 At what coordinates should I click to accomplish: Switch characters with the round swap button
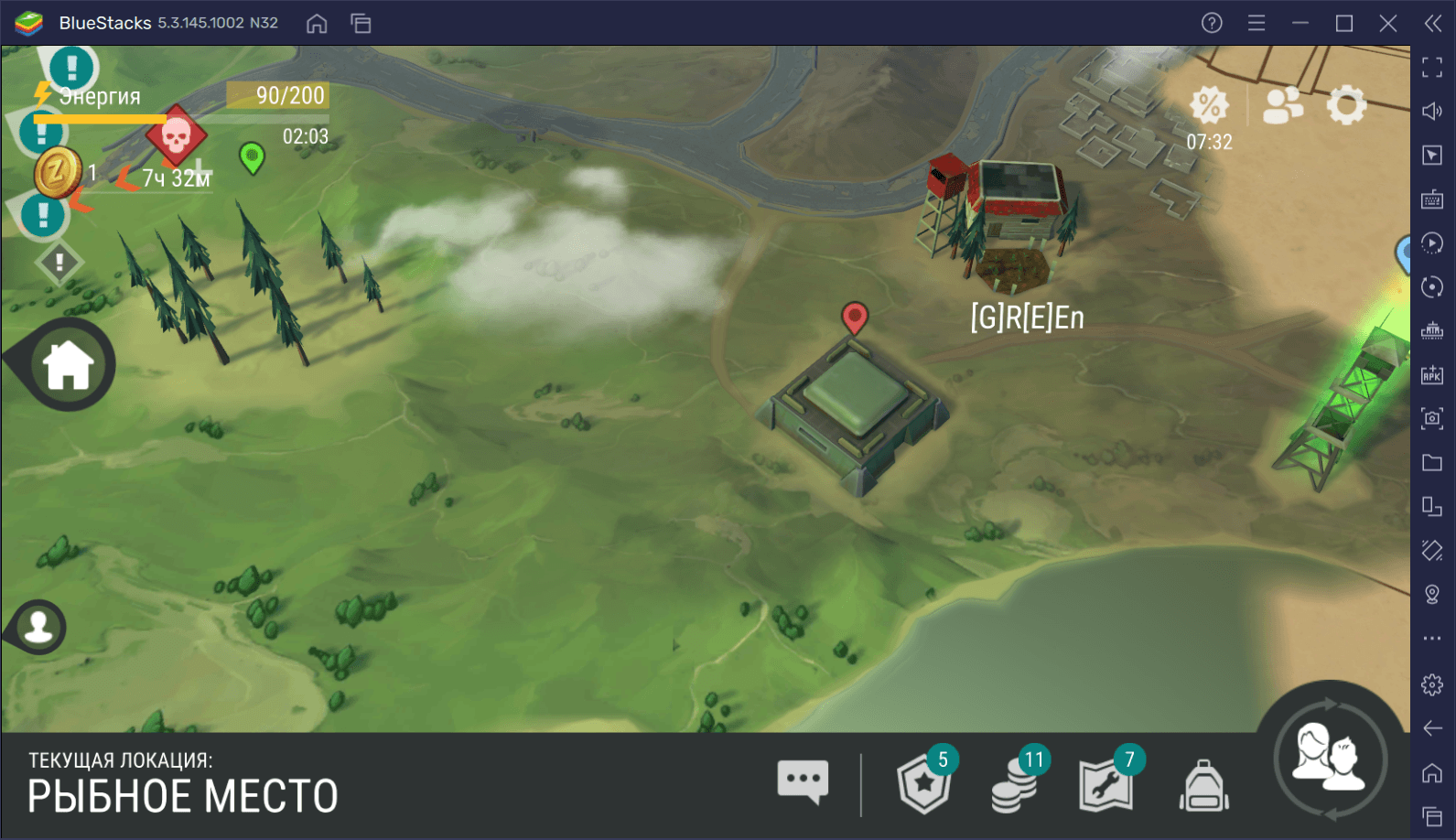1330,759
